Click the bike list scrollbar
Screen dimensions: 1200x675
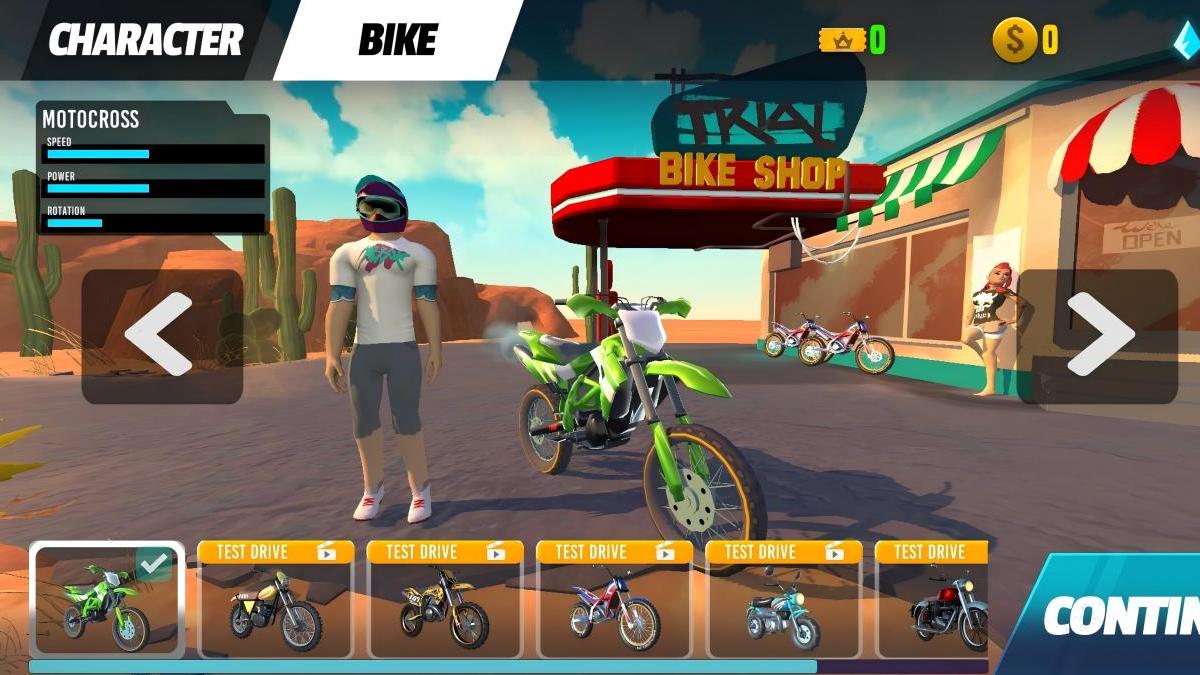tap(422, 666)
